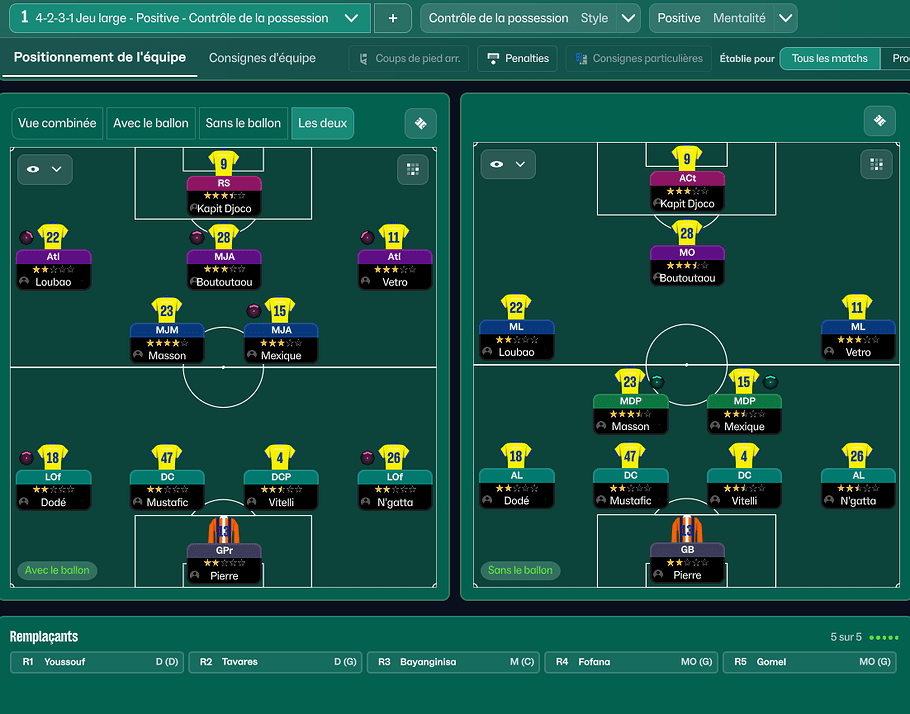910x714 pixels.
Task: Open Positionnement de l'équipe tab
Action: point(100,58)
